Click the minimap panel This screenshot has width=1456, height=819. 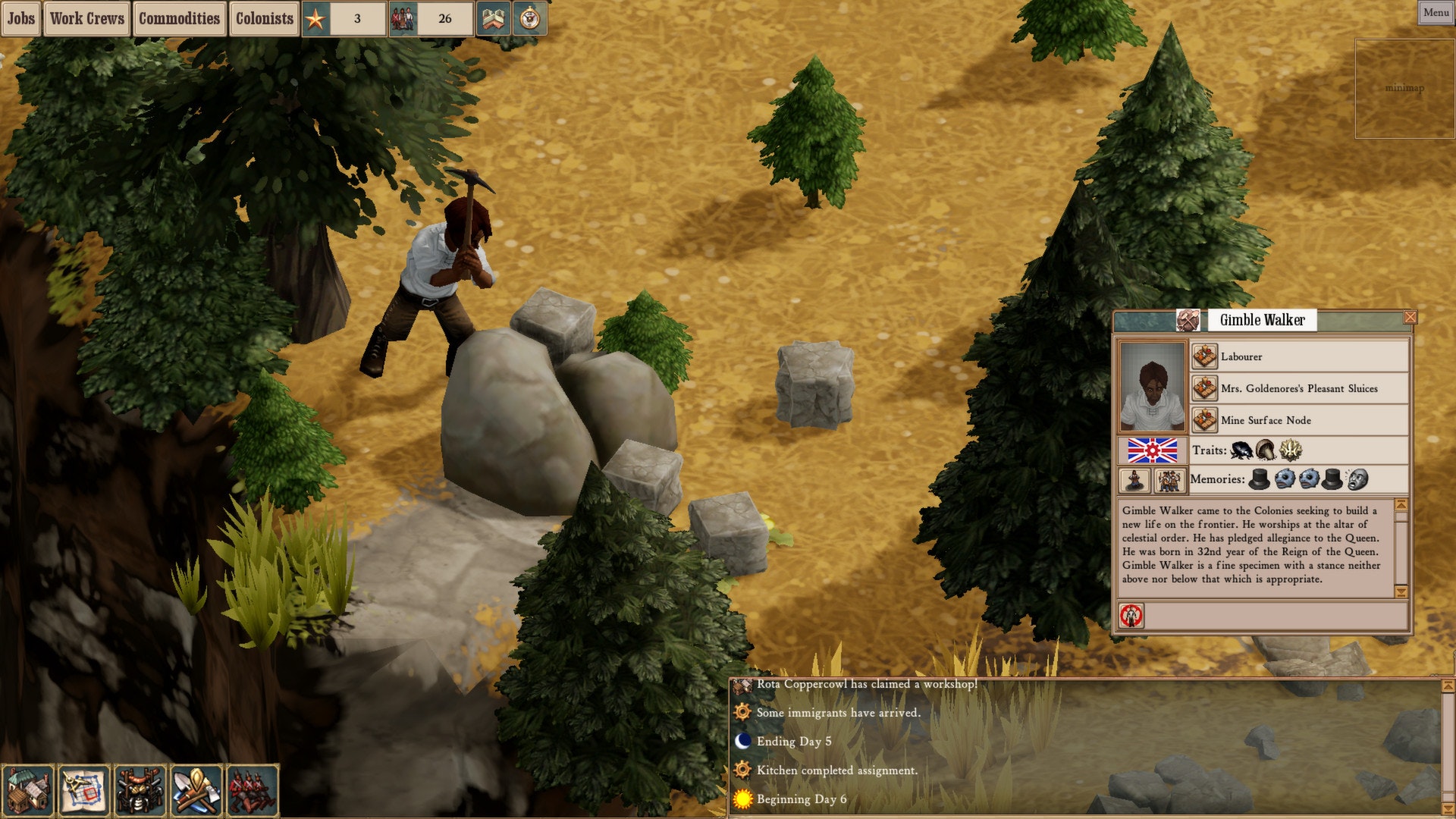pos(1404,89)
